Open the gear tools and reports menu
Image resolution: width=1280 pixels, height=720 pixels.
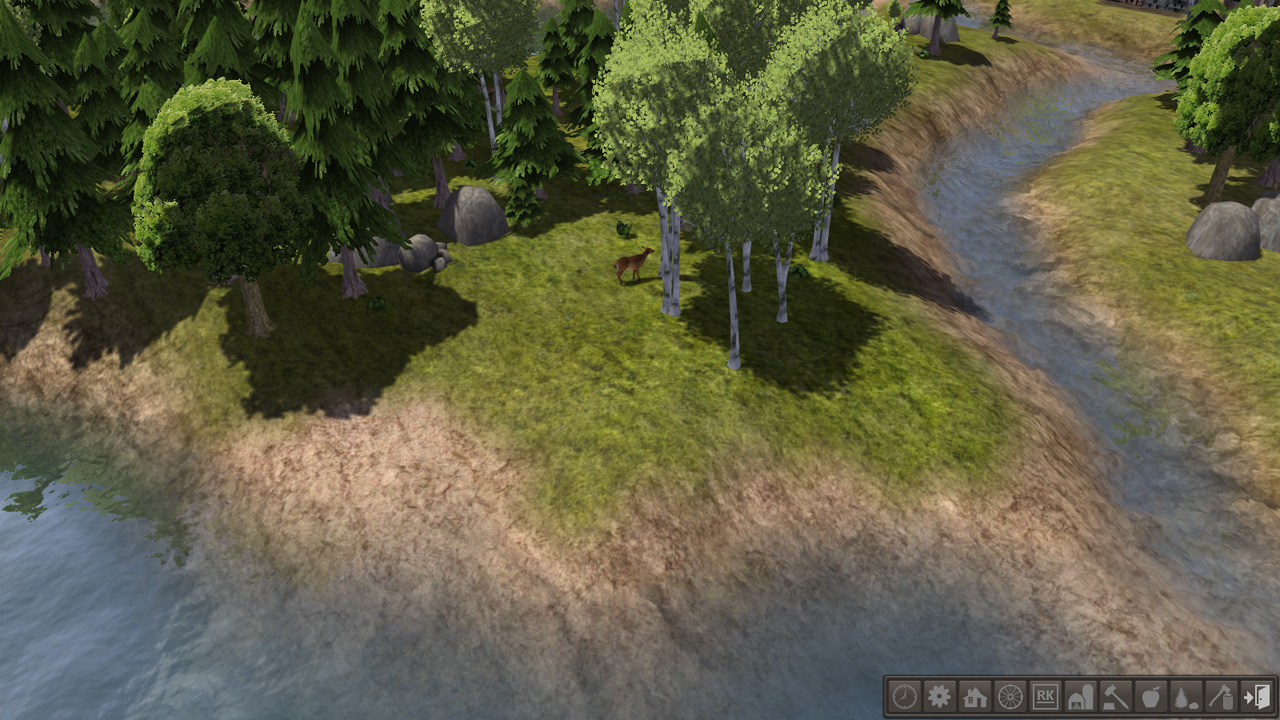pyautogui.click(x=939, y=696)
